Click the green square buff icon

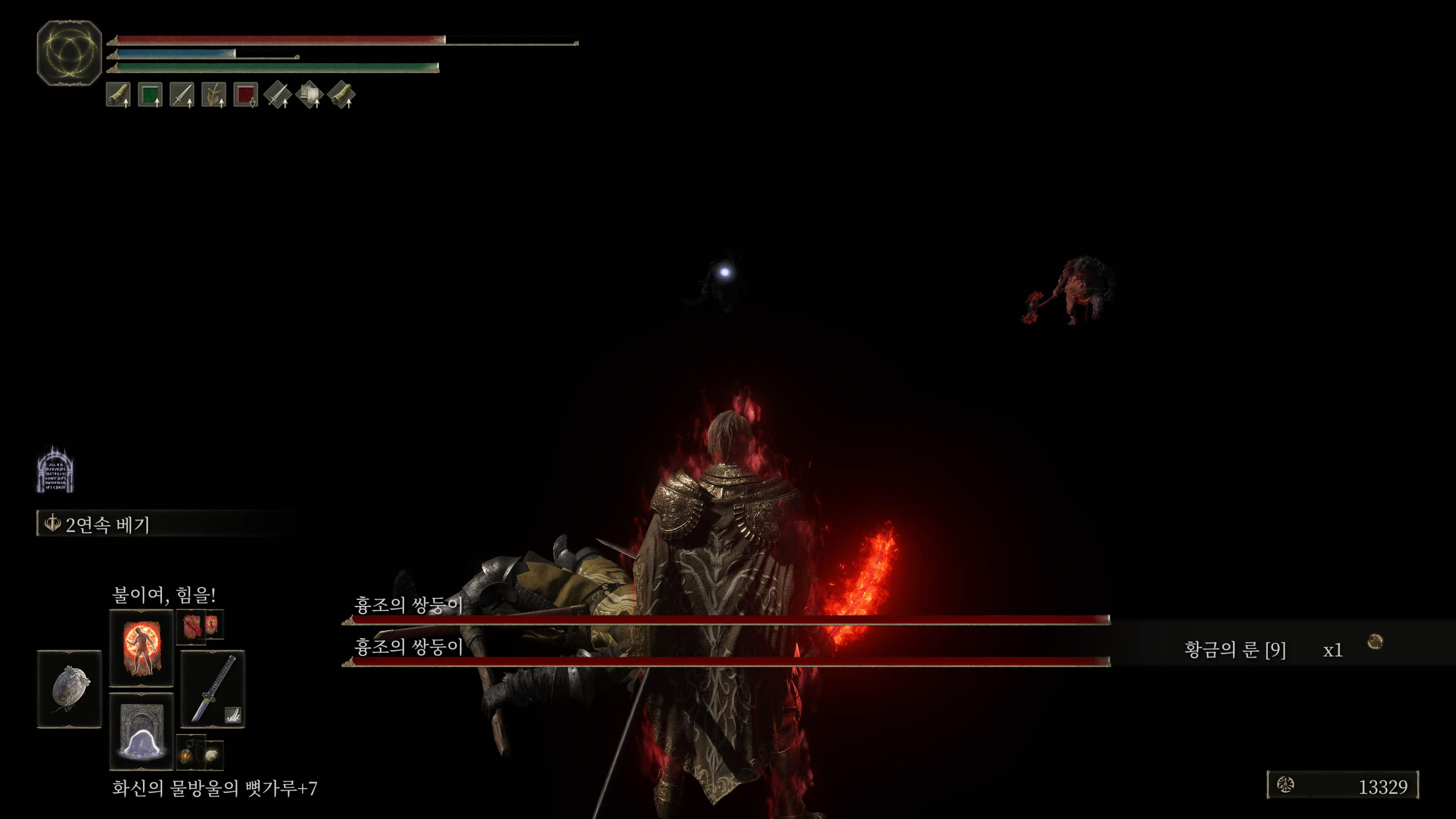[x=150, y=95]
